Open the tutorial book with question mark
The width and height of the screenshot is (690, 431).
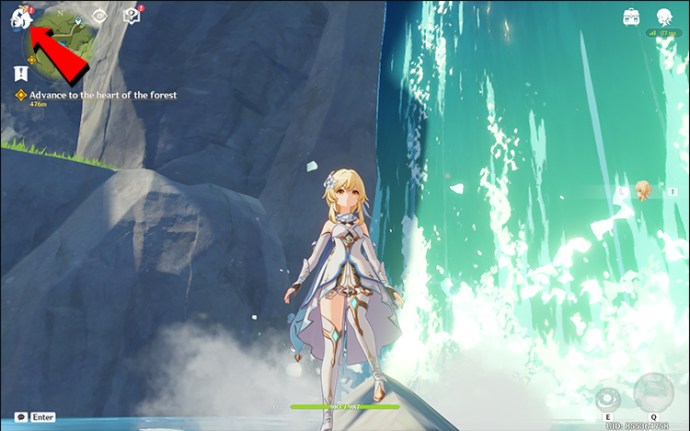click(132, 16)
